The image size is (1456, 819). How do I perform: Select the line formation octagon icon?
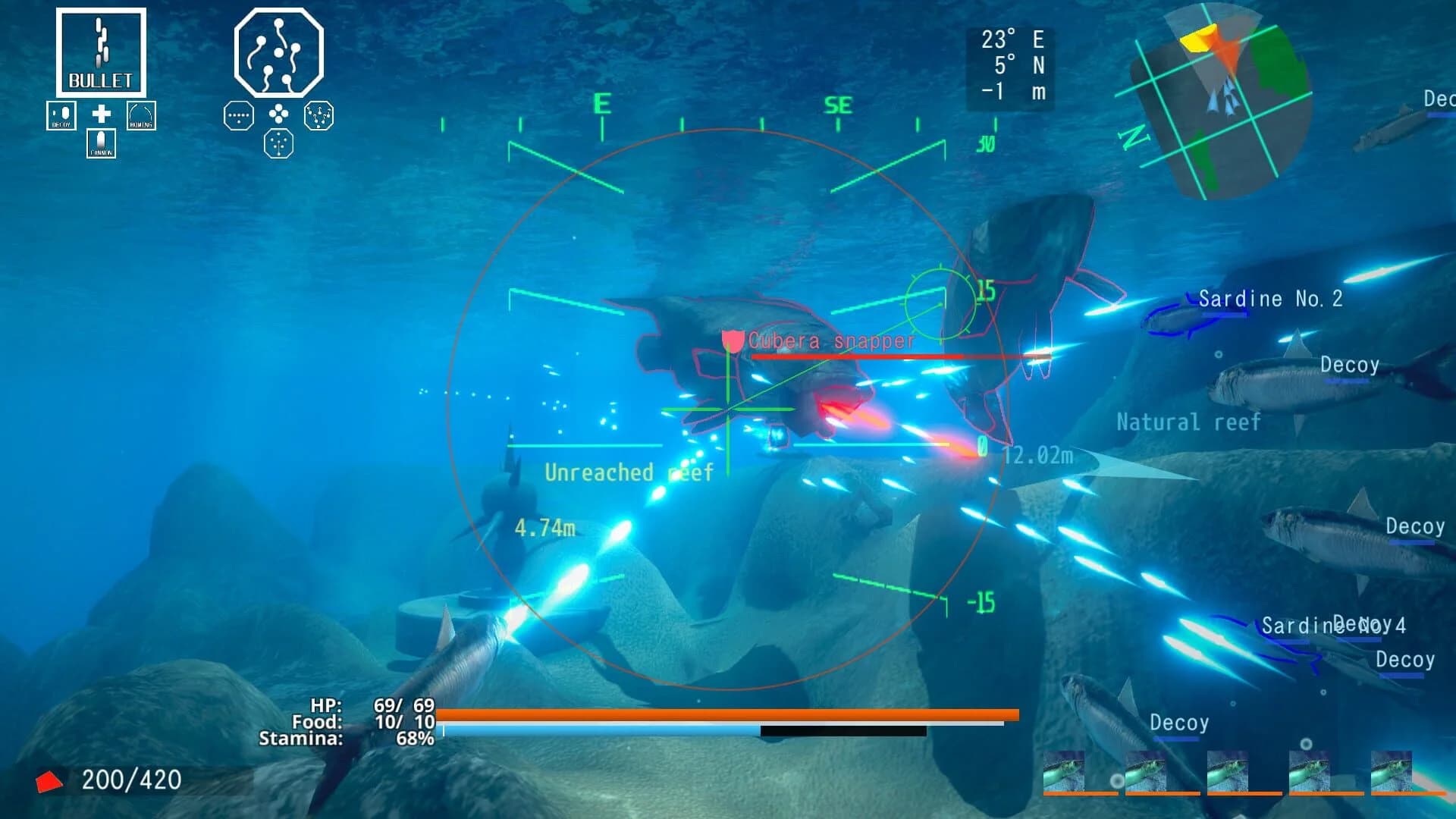click(x=238, y=116)
